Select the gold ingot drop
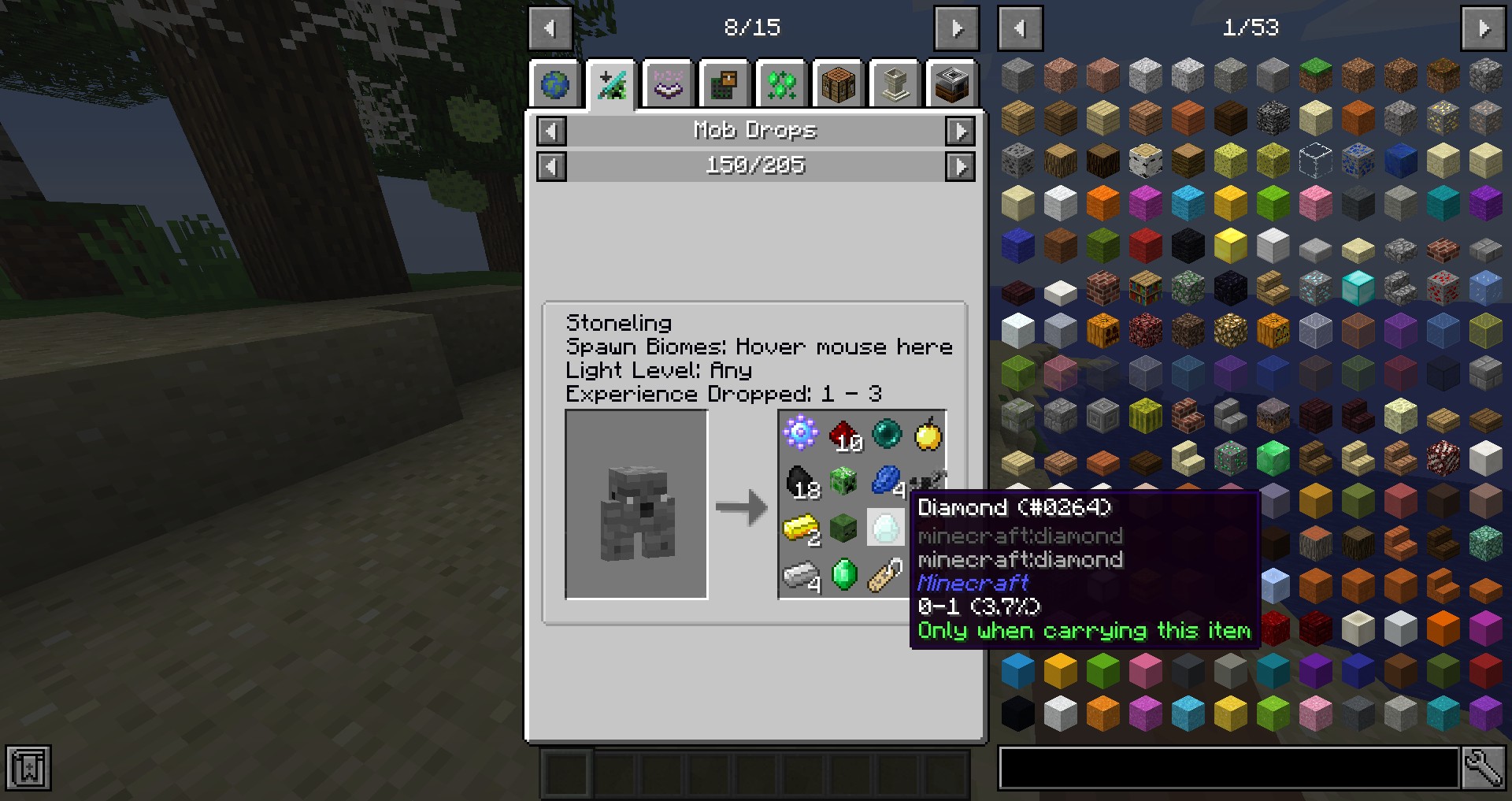Screen dimensions: 1512x801 click(801, 528)
